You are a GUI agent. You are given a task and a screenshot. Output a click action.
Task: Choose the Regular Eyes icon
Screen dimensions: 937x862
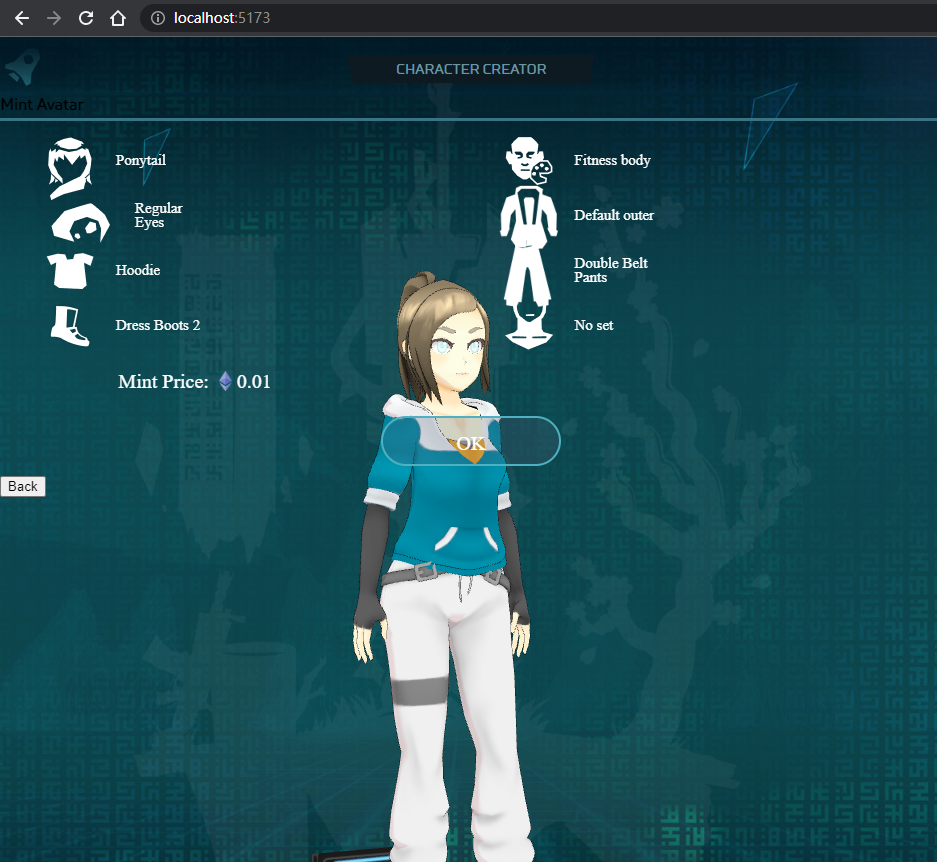click(80, 222)
